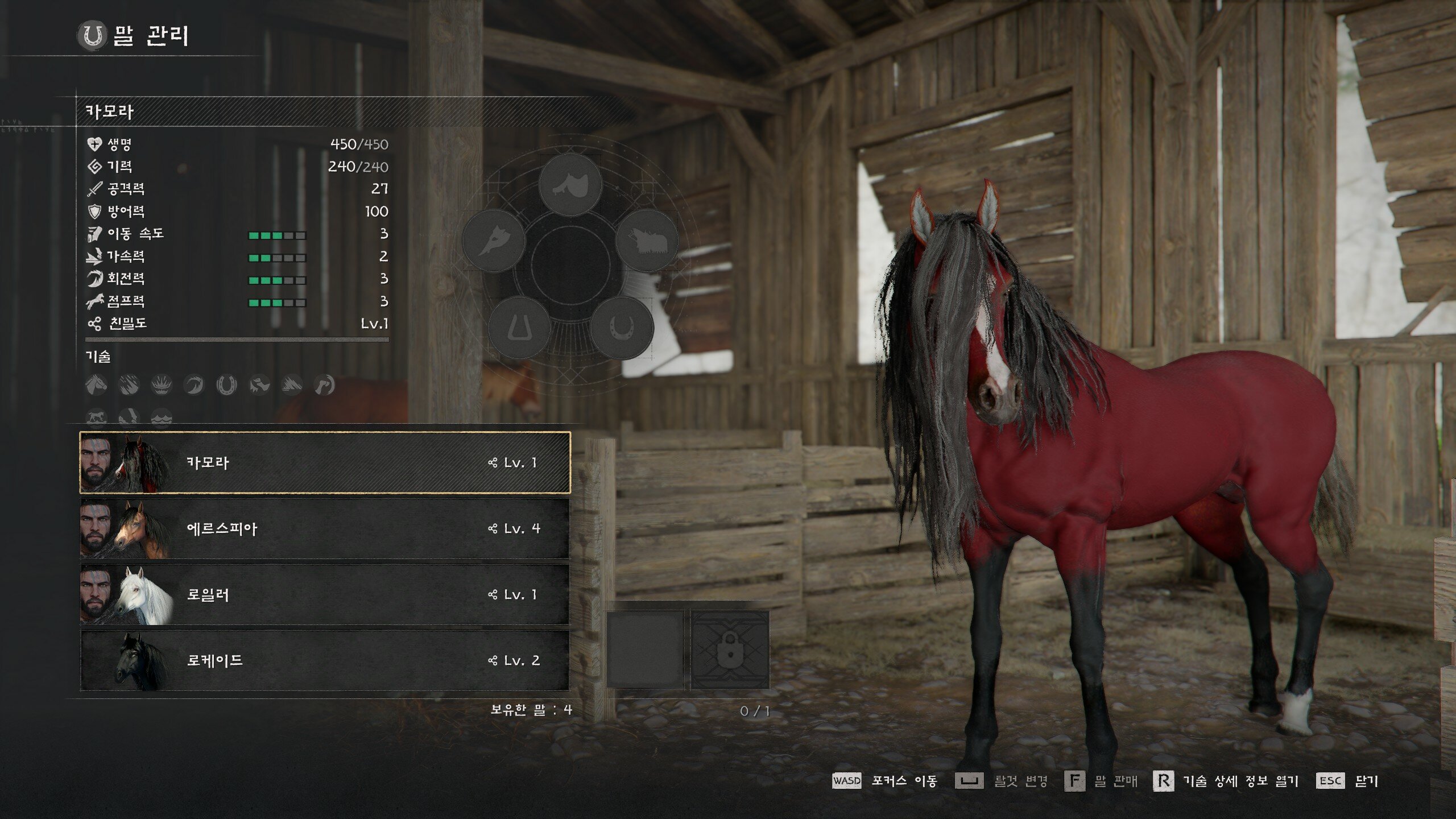Select the 카모라 horse row
Viewport: 1456px width, 819px height.
click(x=324, y=462)
